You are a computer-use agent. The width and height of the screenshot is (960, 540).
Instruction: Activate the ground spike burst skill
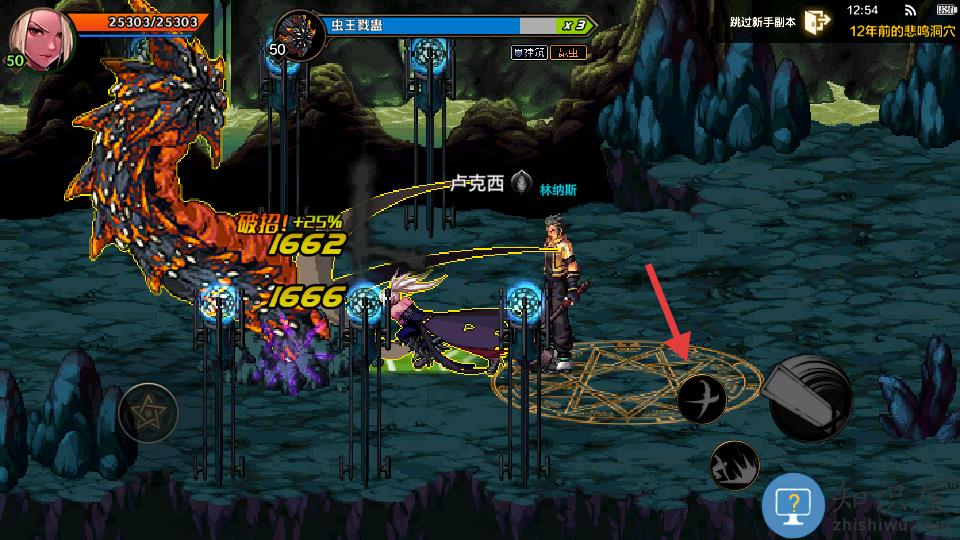(x=734, y=465)
